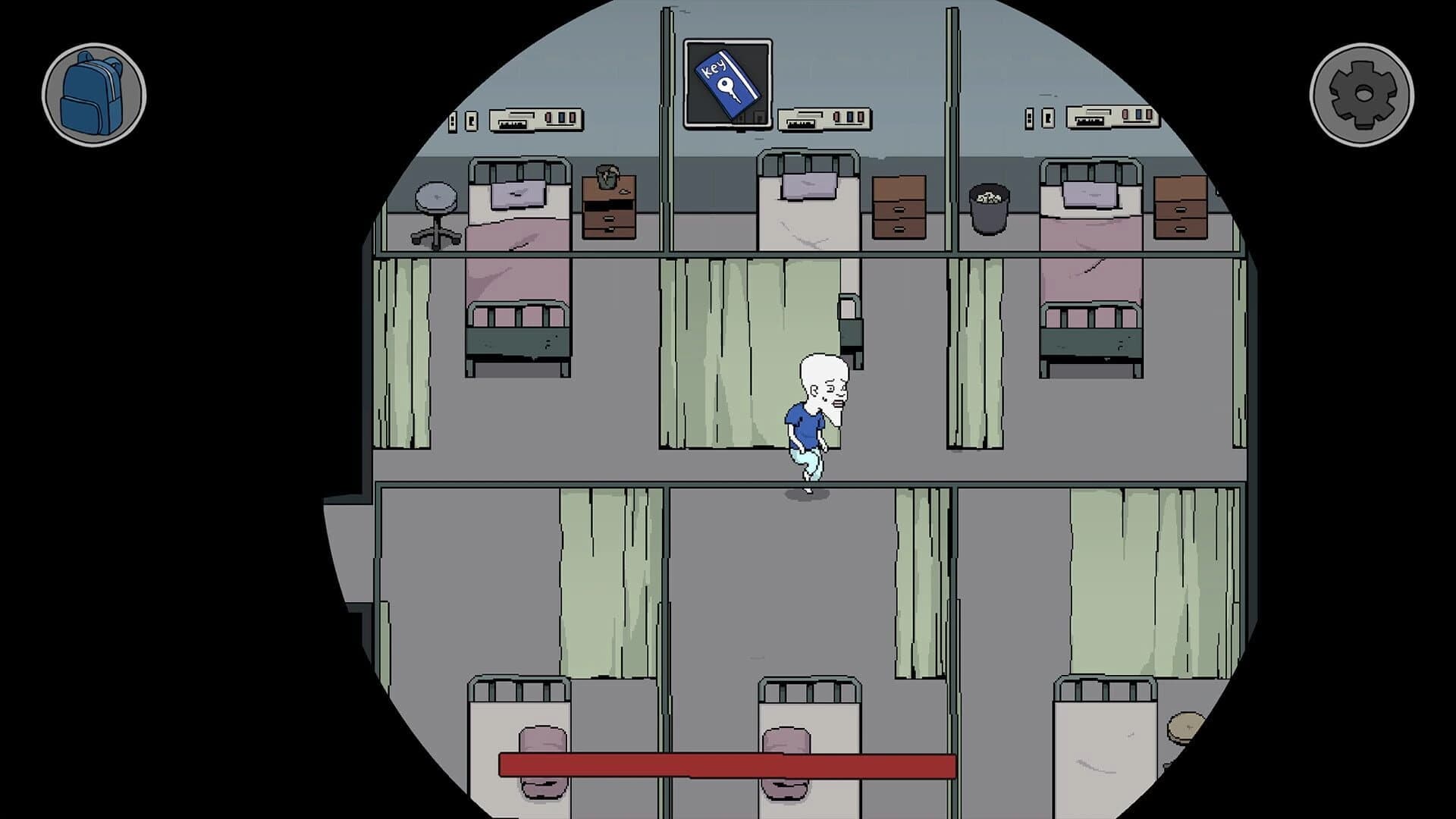Open the backpack inventory
Screen dimensions: 1456x819
click(x=95, y=93)
